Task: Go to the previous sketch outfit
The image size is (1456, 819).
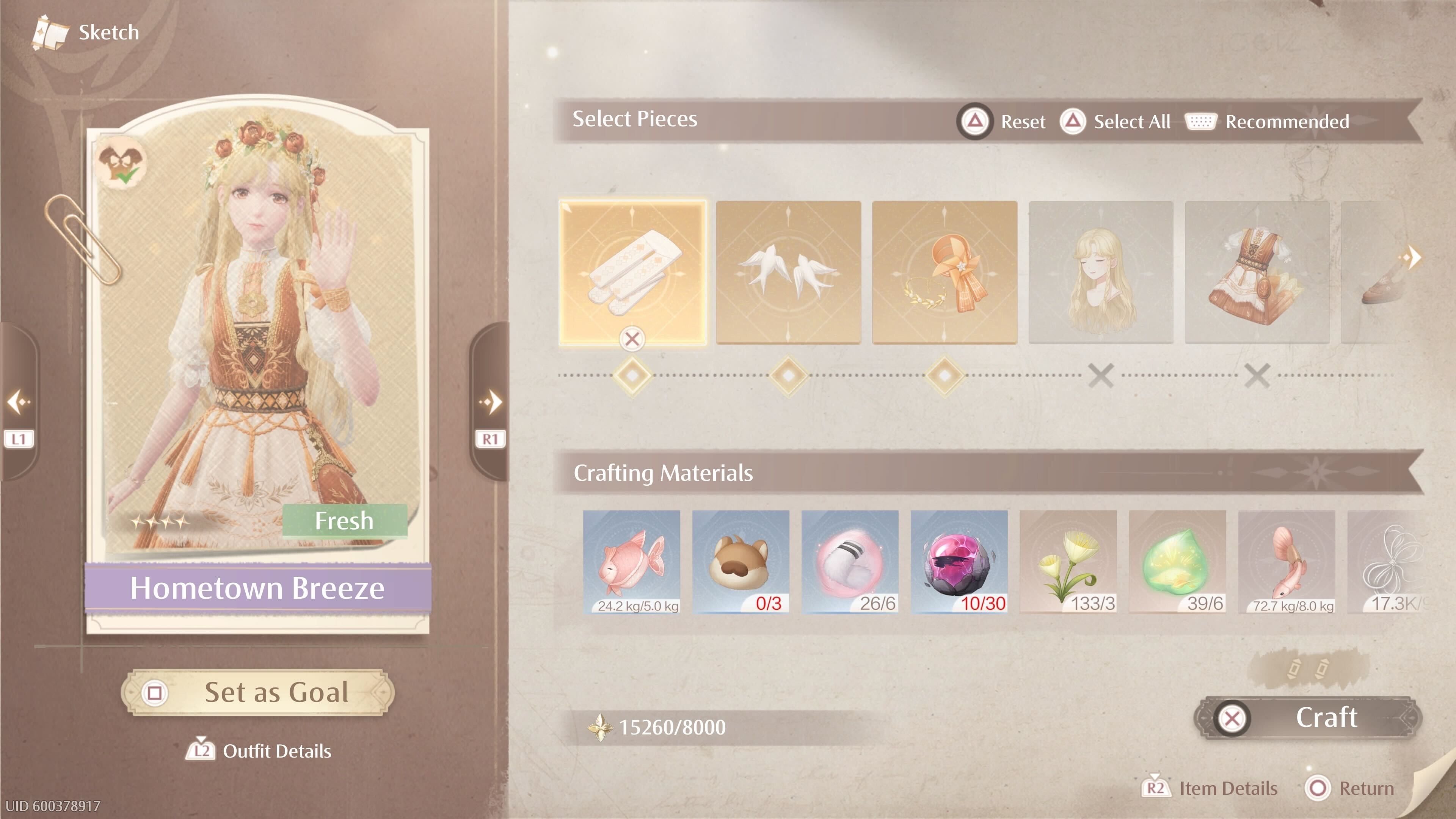Action: coord(18,402)
